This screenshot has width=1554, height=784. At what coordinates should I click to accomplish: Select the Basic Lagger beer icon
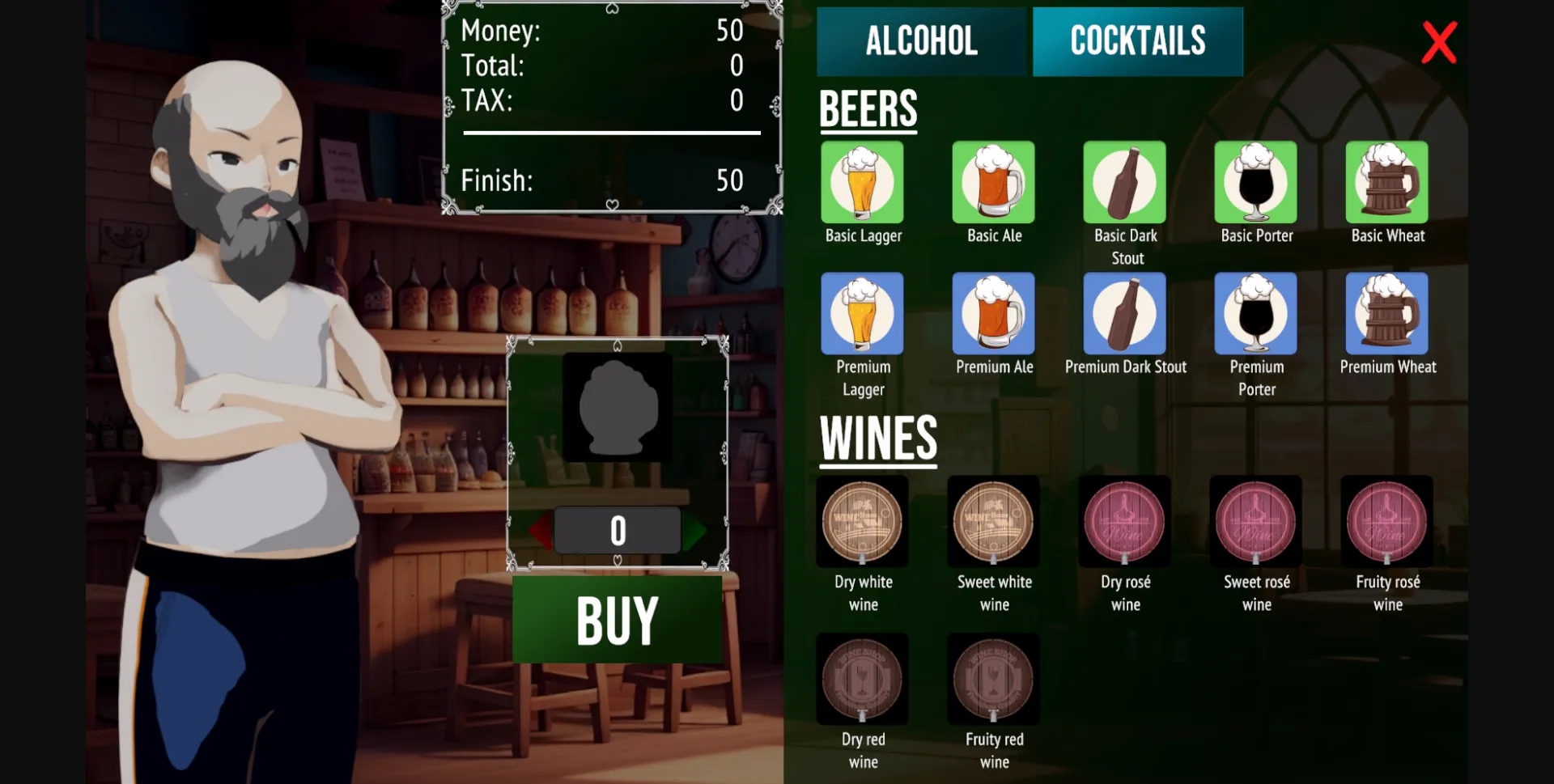click(861, 184)
